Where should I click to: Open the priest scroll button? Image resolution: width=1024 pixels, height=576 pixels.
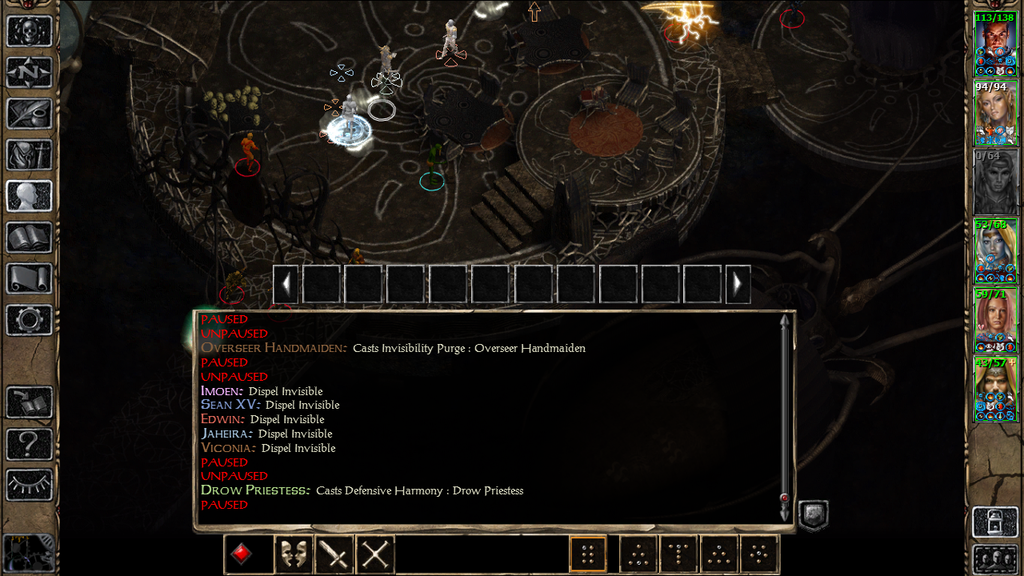(x=28, y=278)
